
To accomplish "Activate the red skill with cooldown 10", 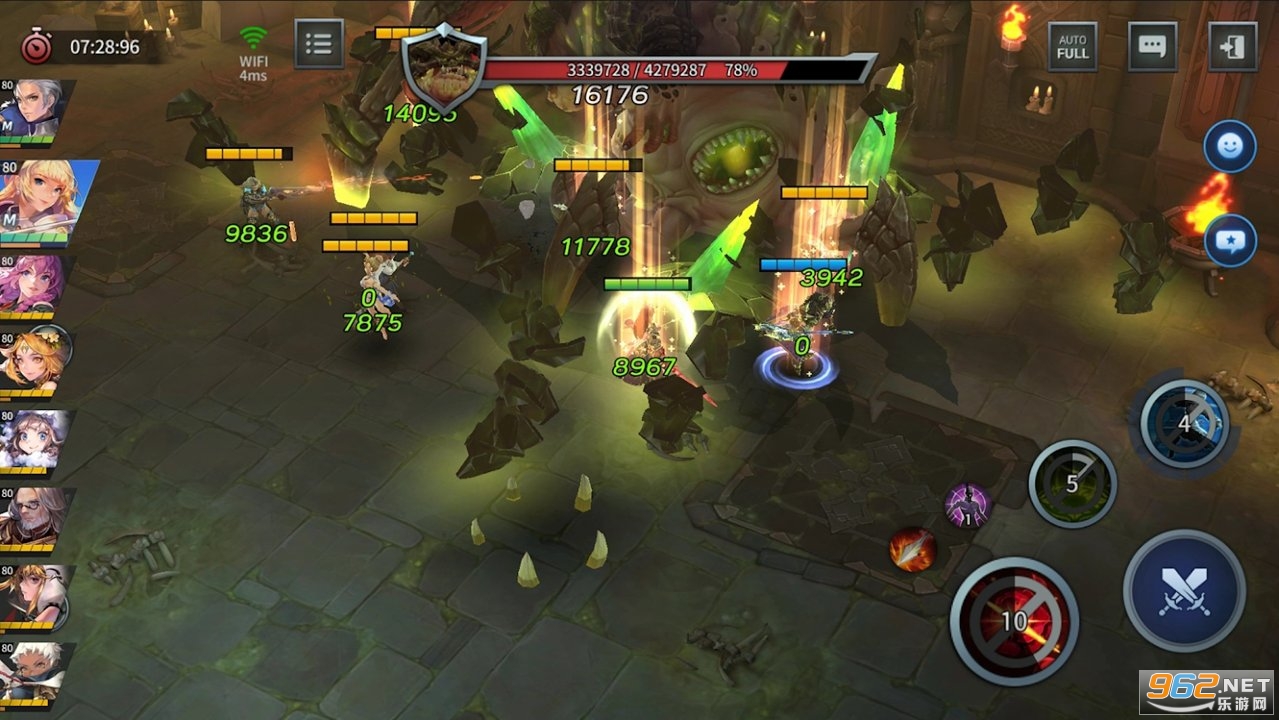I will click(1013, 621).
